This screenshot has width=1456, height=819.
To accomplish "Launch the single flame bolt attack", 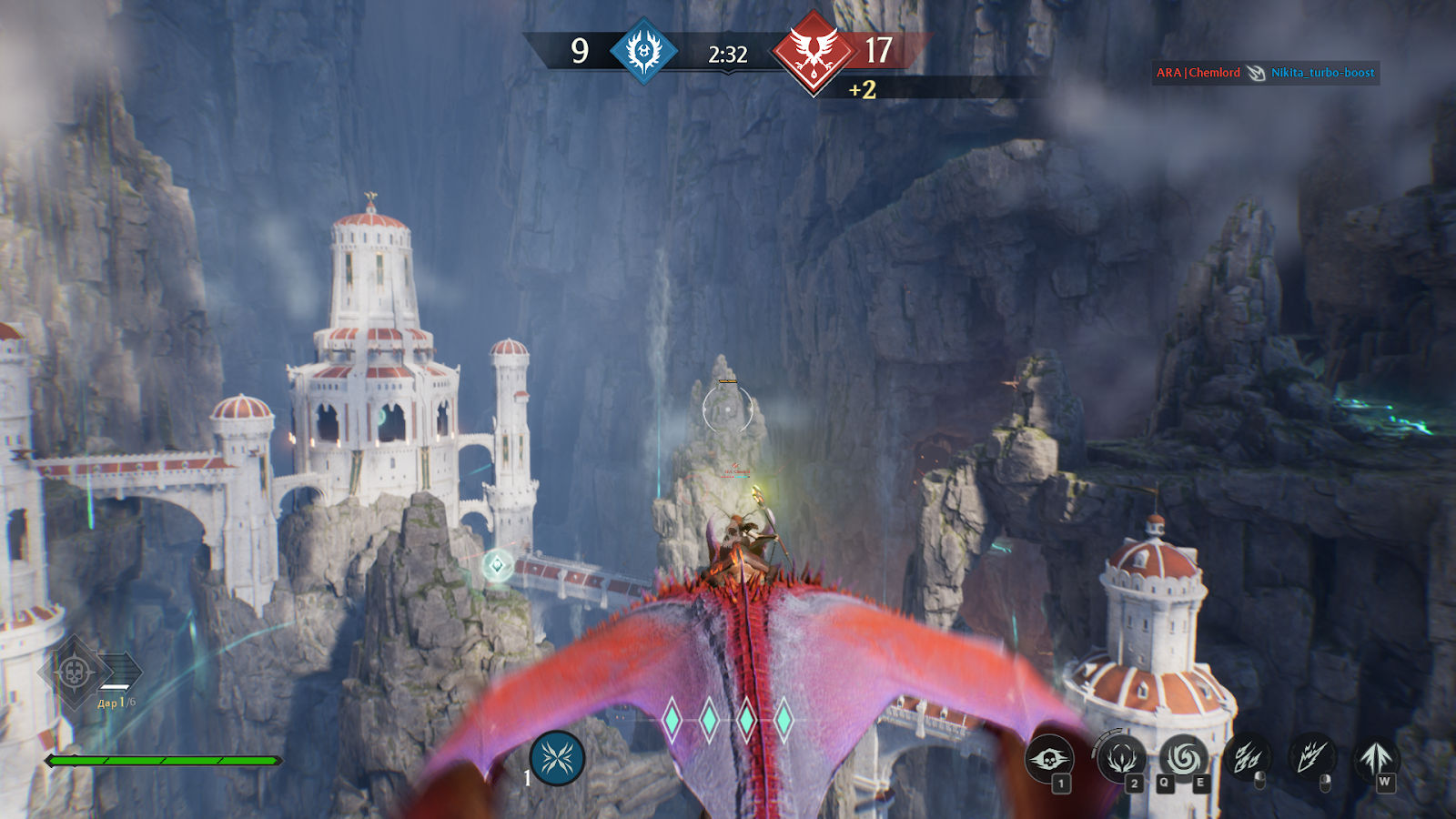I will click(x=1311, y=757).
